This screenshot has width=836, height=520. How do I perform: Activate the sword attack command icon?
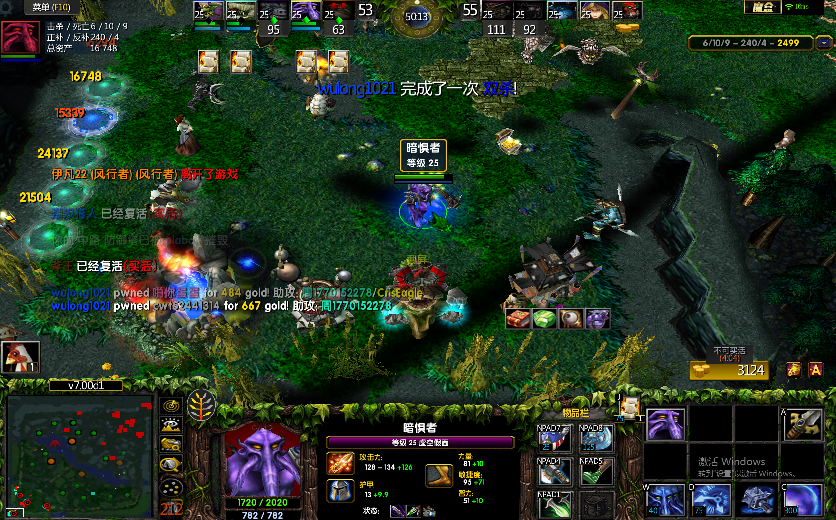803,424
